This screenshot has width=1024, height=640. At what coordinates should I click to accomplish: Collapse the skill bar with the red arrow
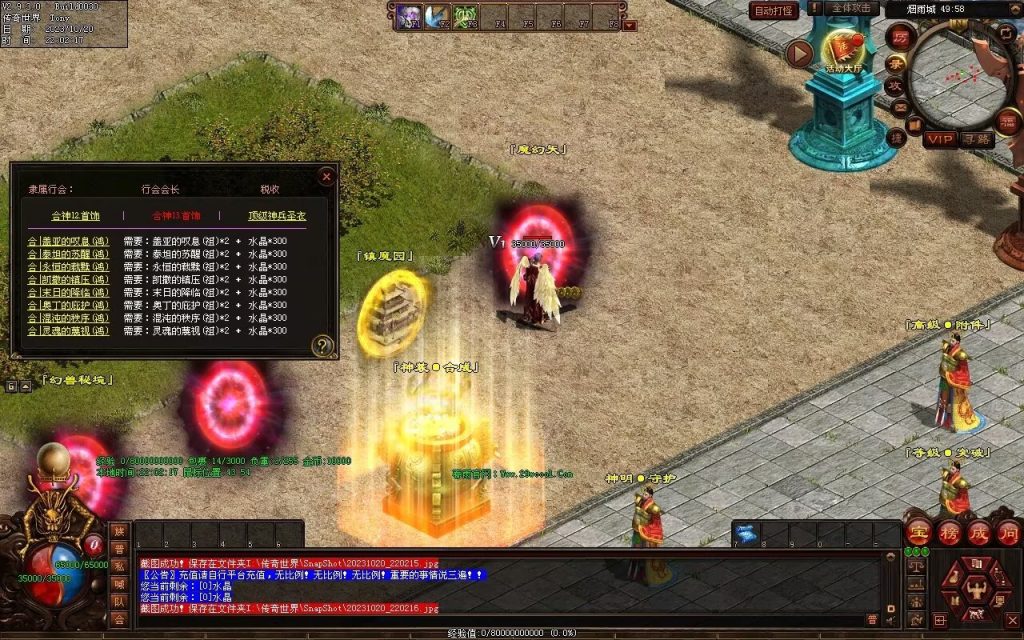(x=629, y=25)
